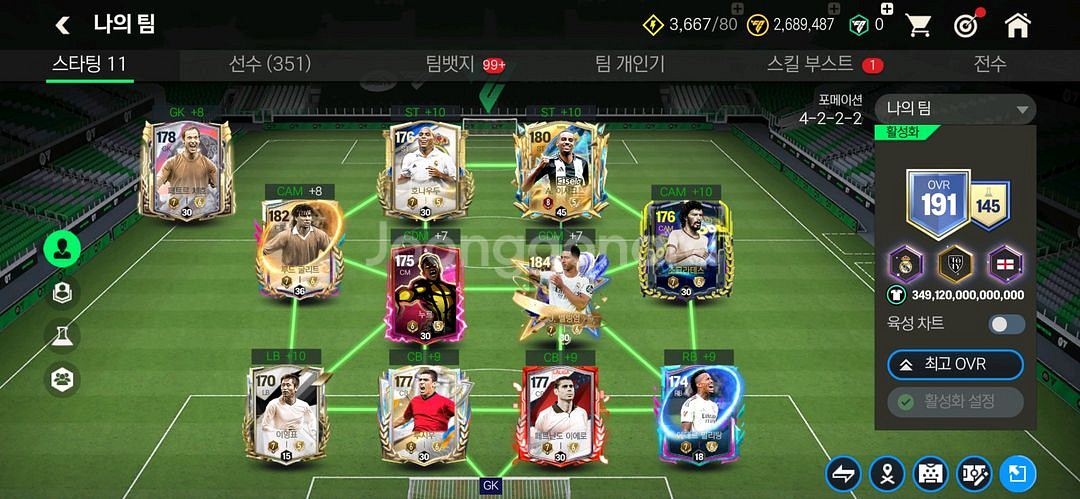Select the 178 OVR goalkeeper card

pyautogui.click(x=187, y=168)
